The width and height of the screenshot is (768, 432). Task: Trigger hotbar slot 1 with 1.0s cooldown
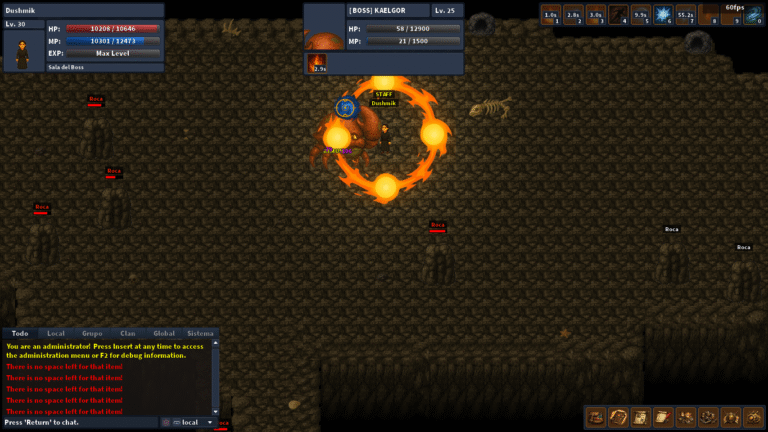[551, 14]
